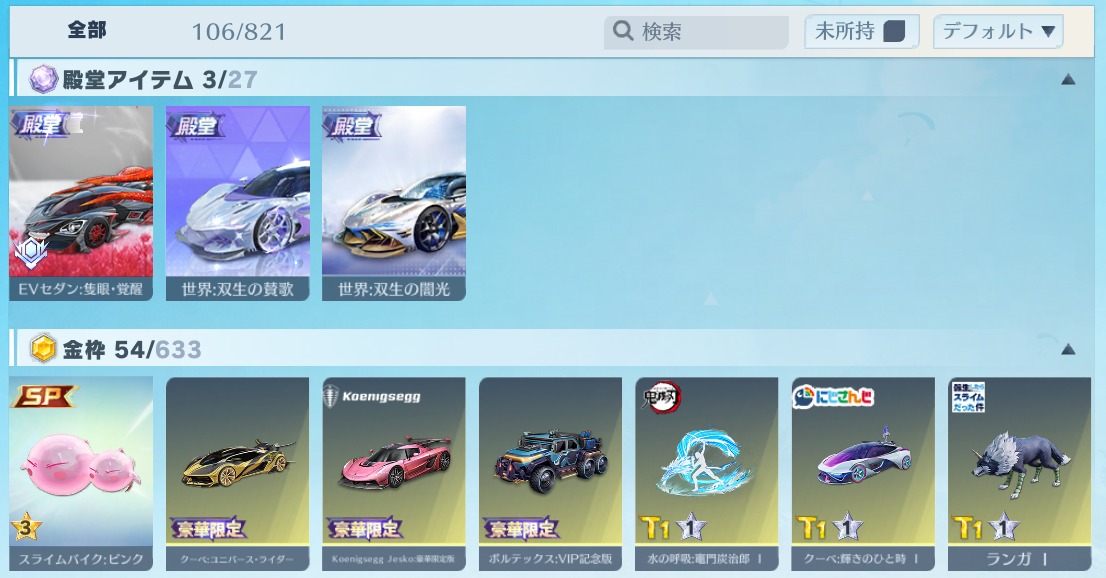Open the デフォルト sort dropdown

(x=997, y=32)
